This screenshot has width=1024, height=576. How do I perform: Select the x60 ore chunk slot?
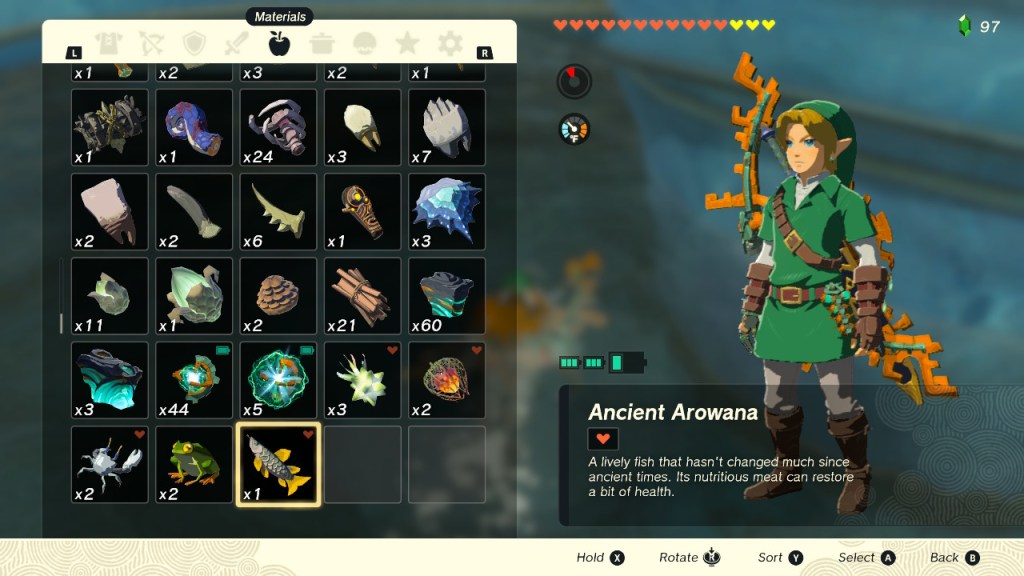tap(447, 296)
